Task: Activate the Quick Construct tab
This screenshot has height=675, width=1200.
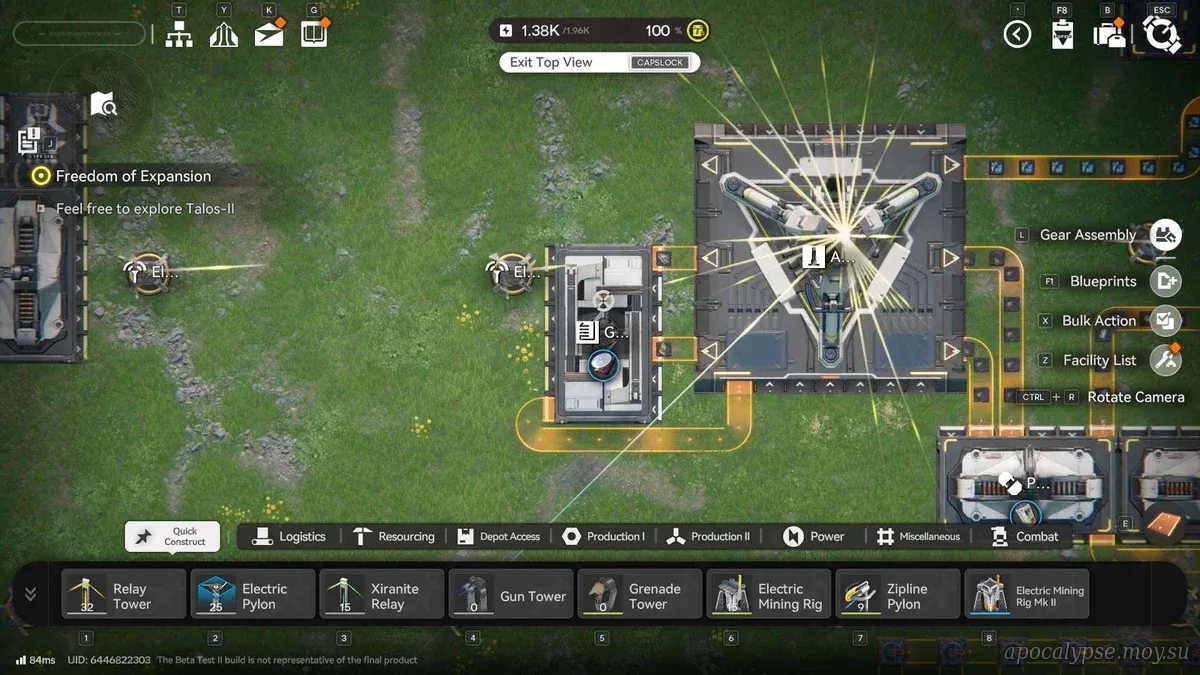Action: pos(172,537)
